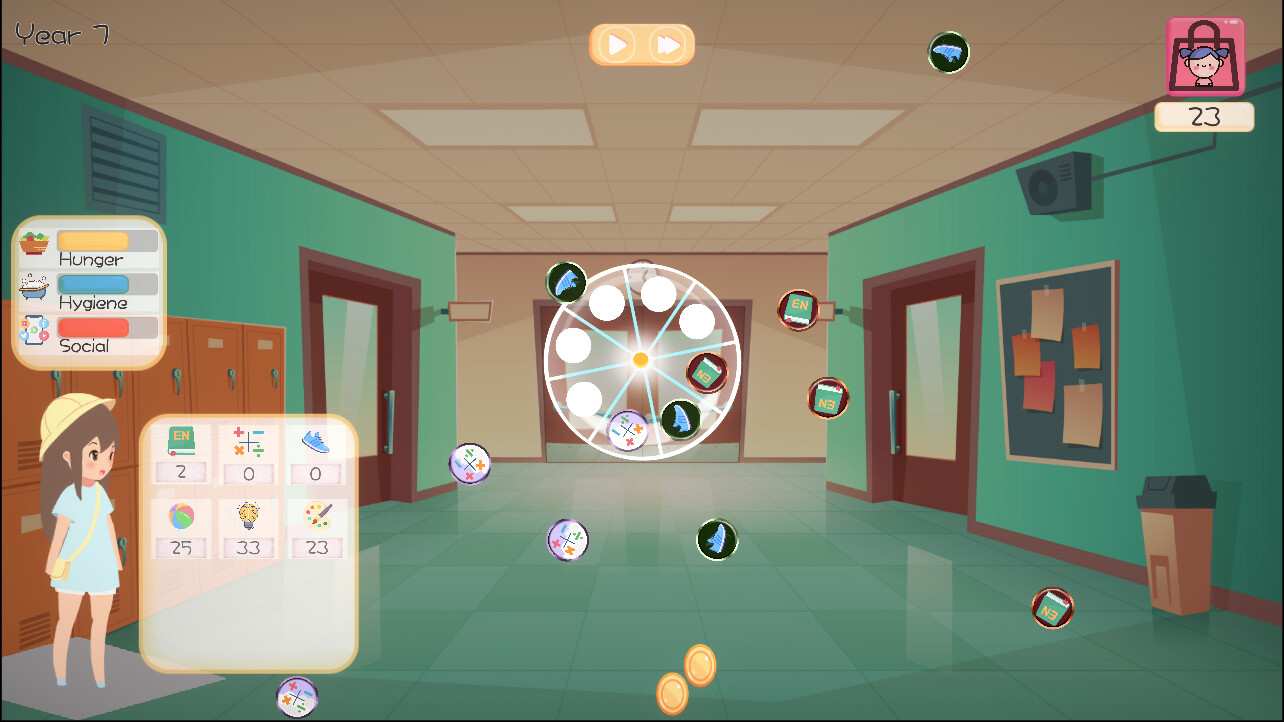Screen dimensions: 1284x722
Task: Collect the math token on the left floor
Action: pyautogui.click(x=471, y=462)
